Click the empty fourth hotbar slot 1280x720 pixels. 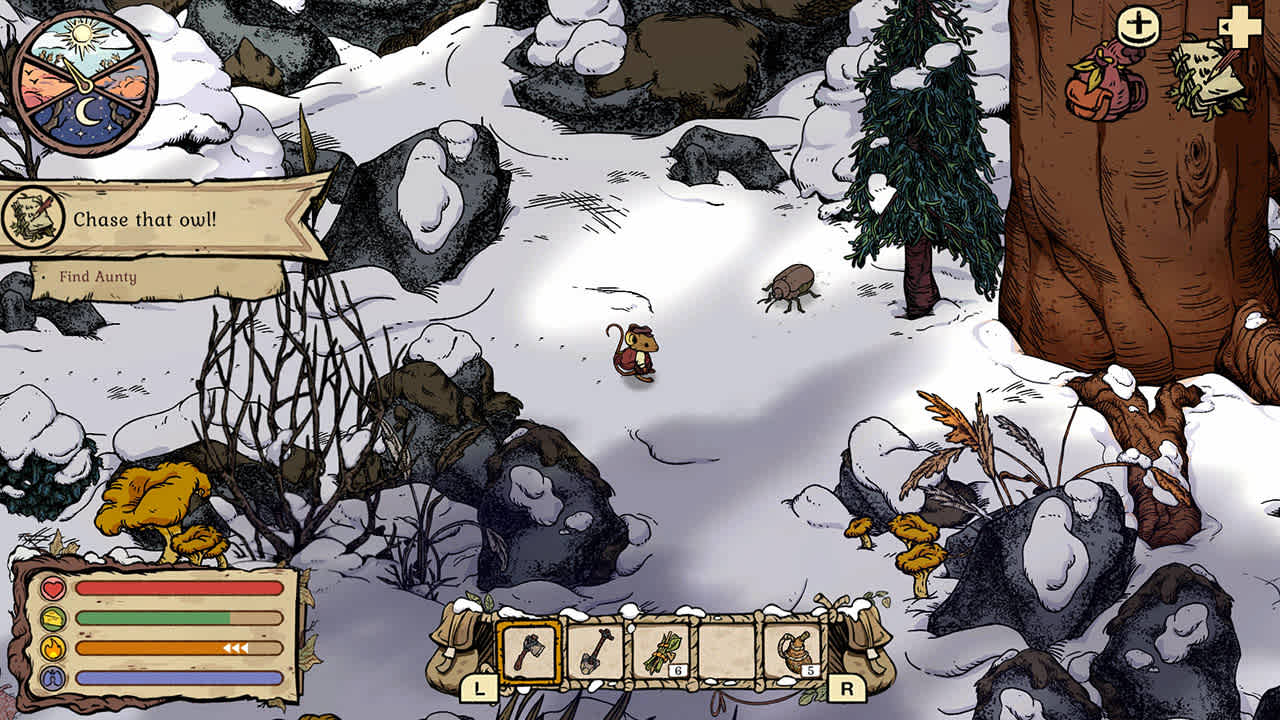(x=729, y=652)
